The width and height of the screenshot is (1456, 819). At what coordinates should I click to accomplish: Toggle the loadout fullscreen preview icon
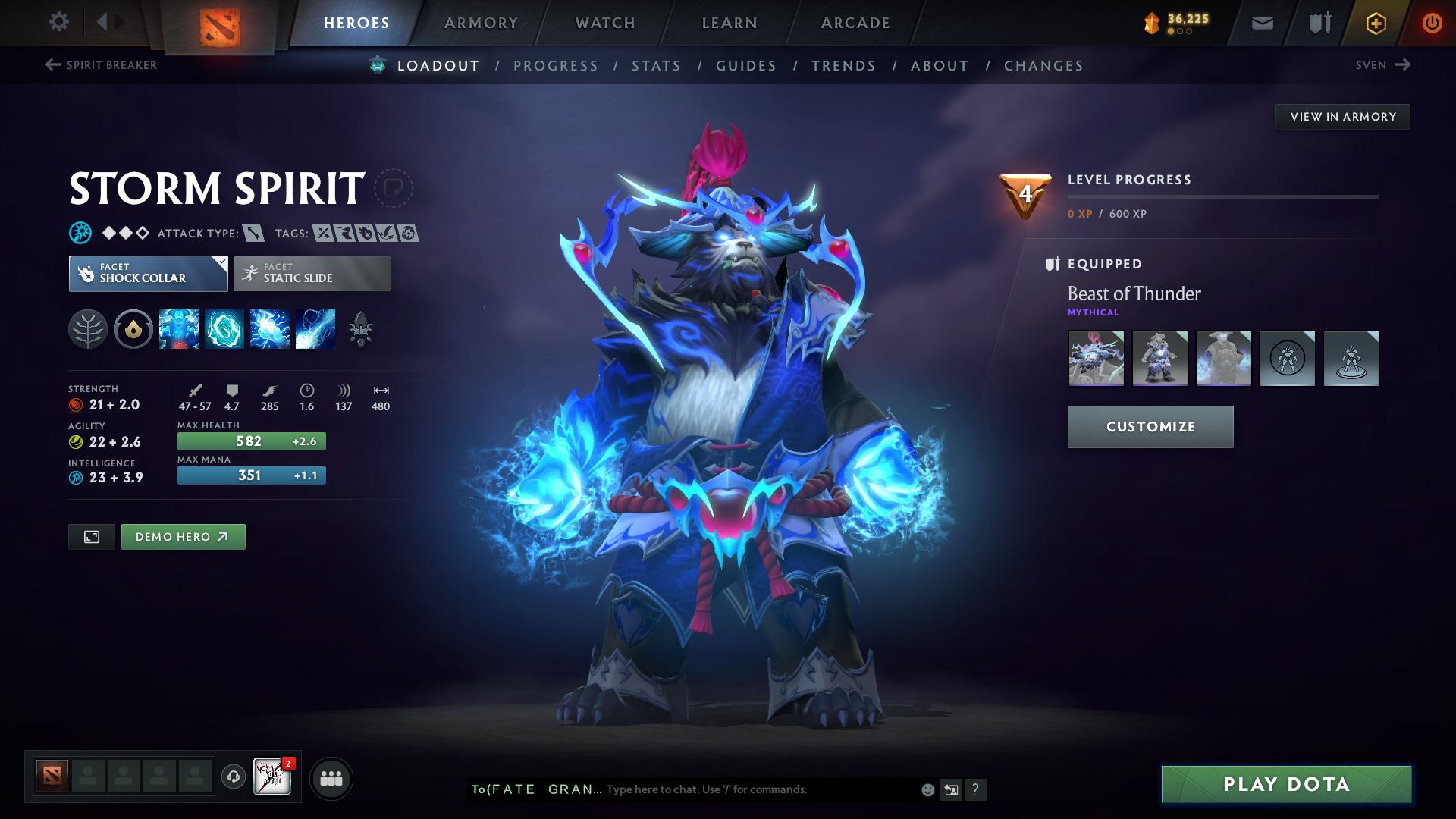[x=91, y=536]
